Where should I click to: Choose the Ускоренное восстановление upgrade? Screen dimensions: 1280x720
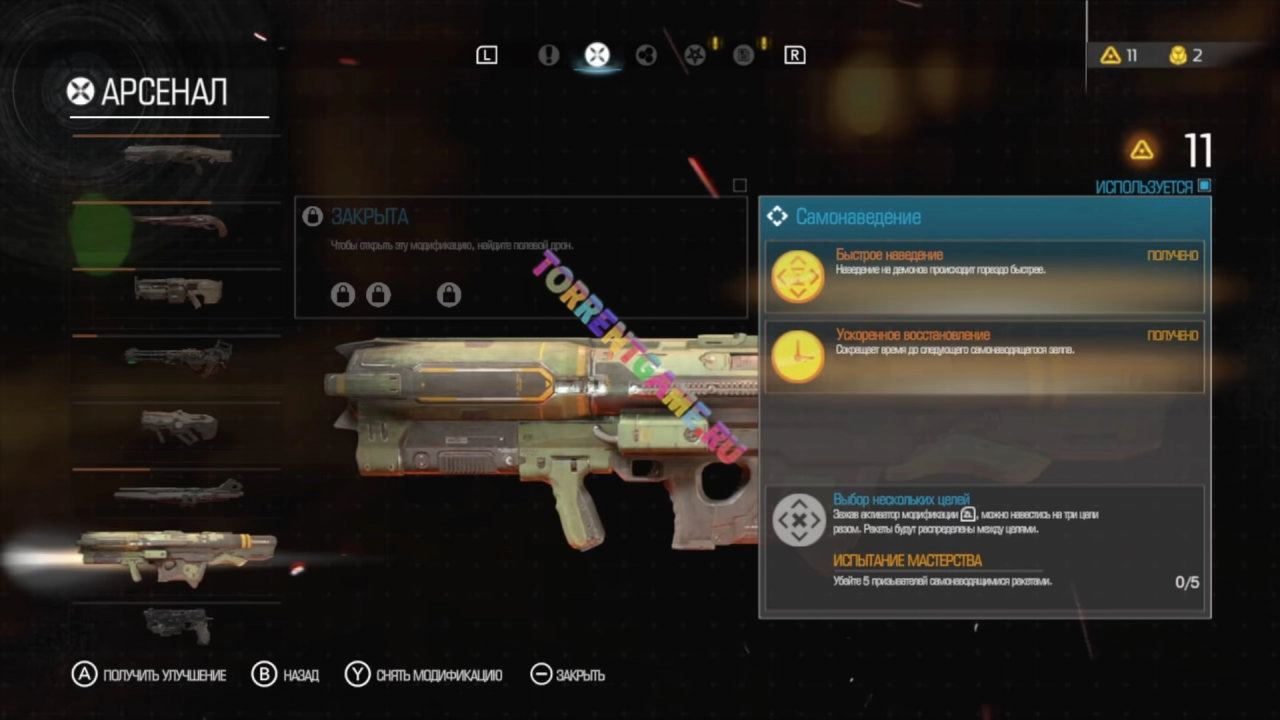pyautogui.click(x=984, y=357)
